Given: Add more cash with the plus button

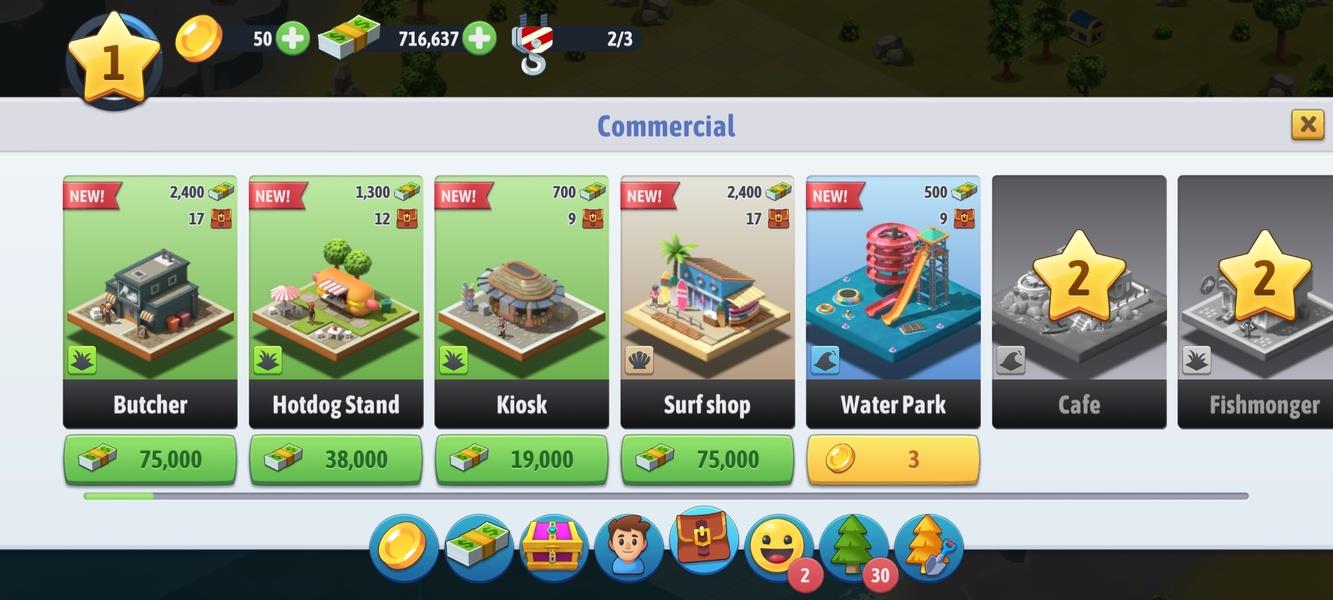Looking at the screenshot, I should click(x=480, y=39).
